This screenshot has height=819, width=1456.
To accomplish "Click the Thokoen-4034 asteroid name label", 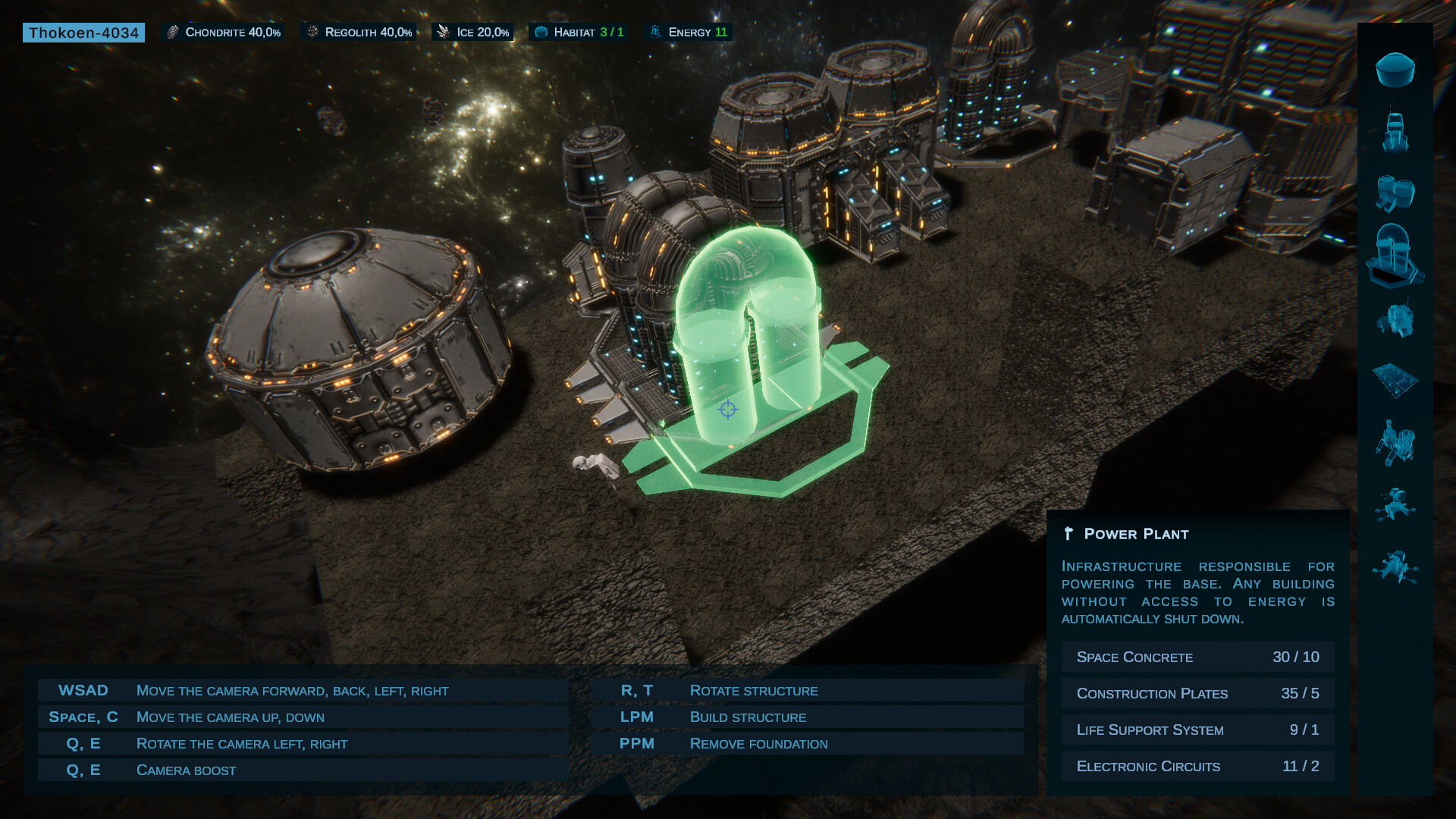I will (x=83, y=33).
